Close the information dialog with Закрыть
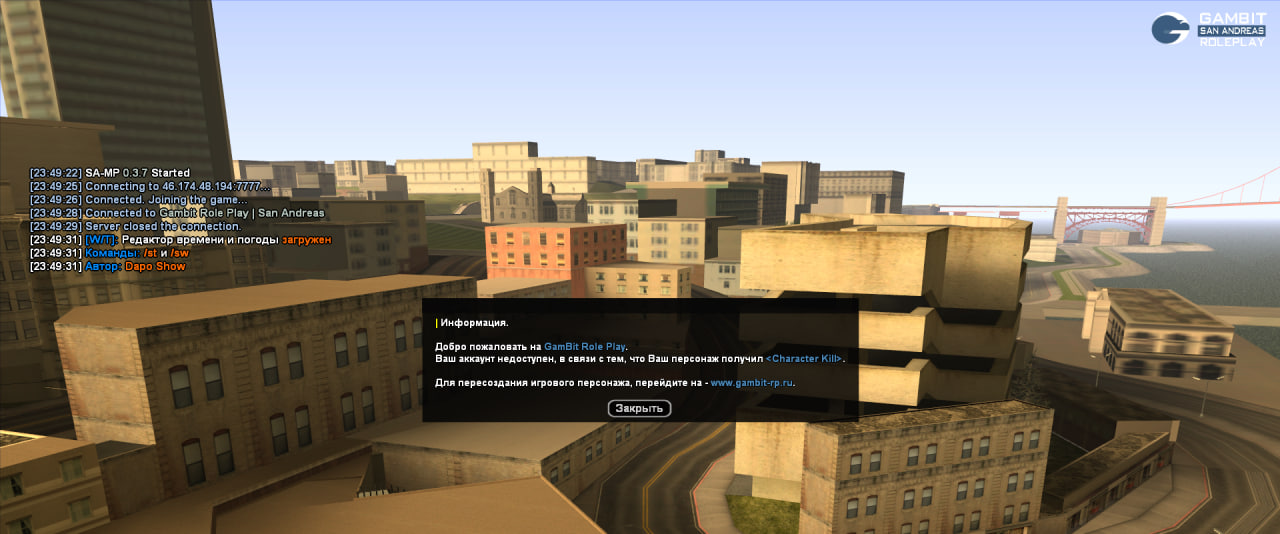 tap(639, 408)
